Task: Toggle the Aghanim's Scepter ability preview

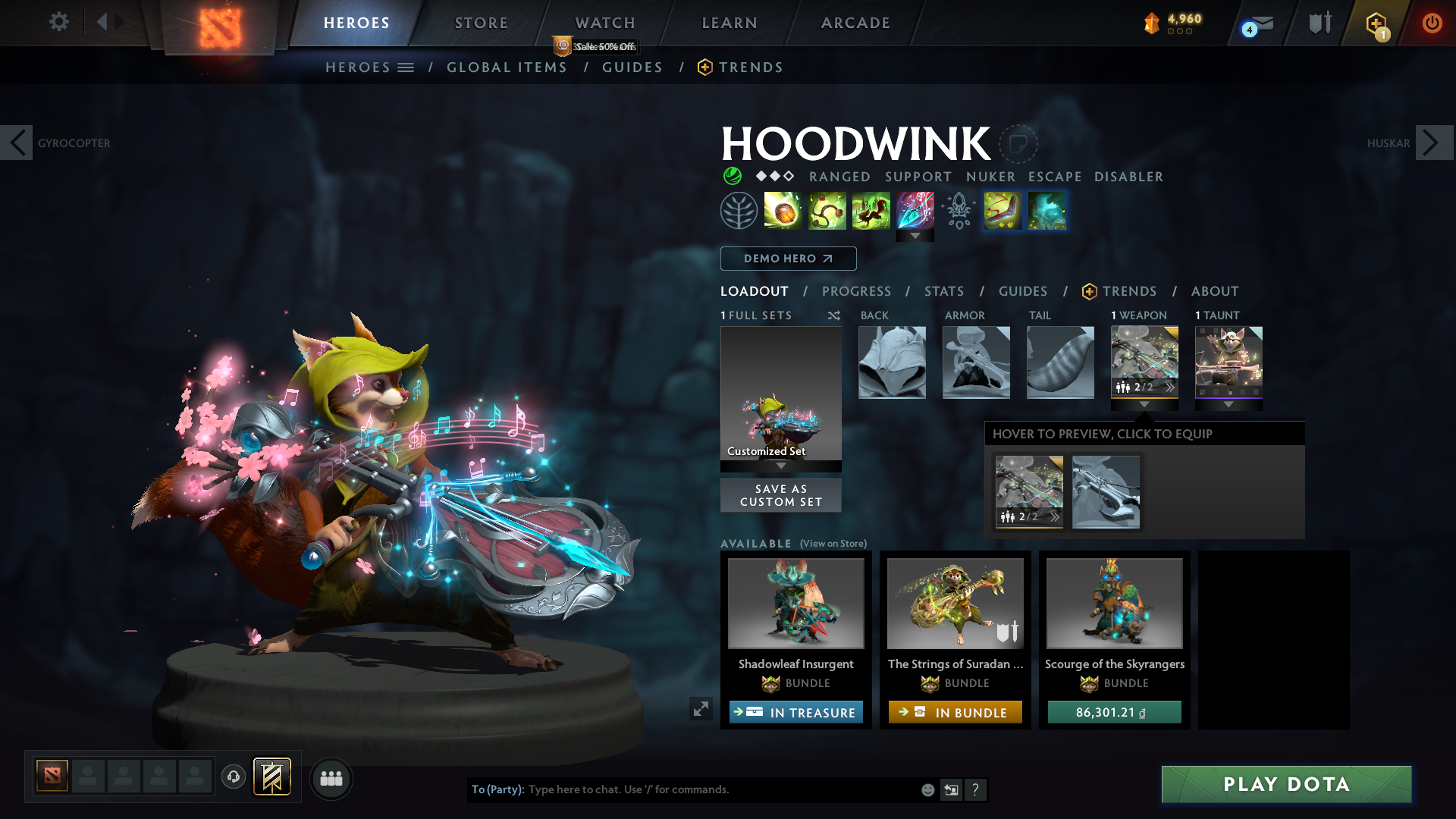Action: coord(957,211)
